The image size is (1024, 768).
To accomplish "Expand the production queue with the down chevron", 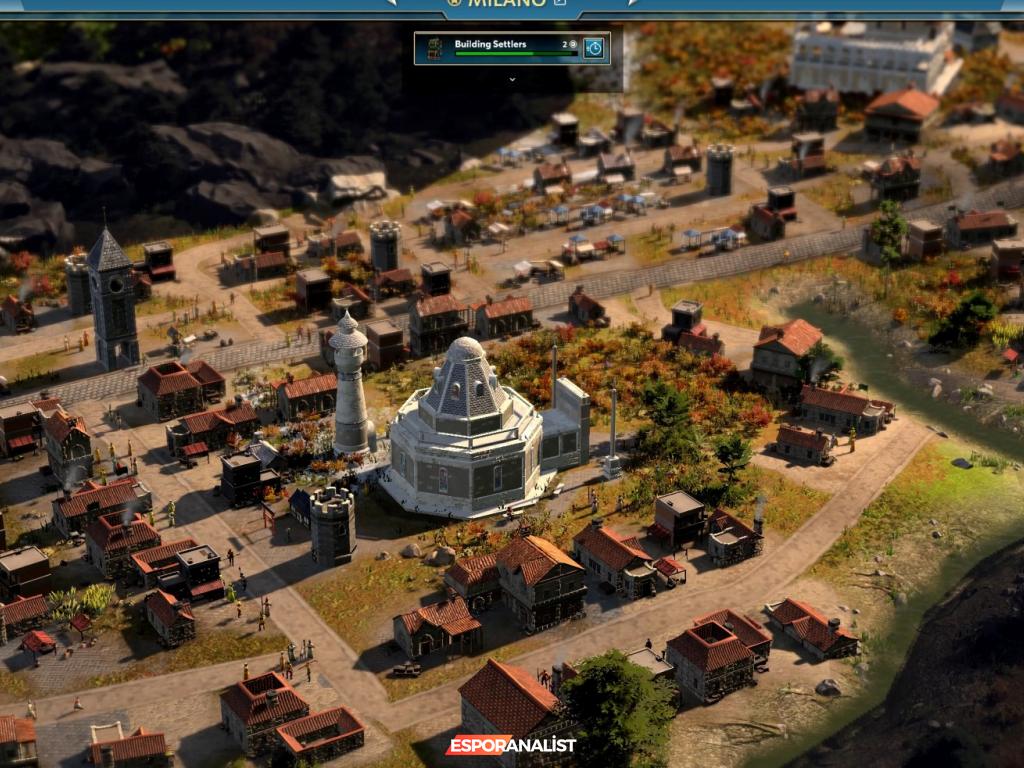I will click(x=512, y=78).
